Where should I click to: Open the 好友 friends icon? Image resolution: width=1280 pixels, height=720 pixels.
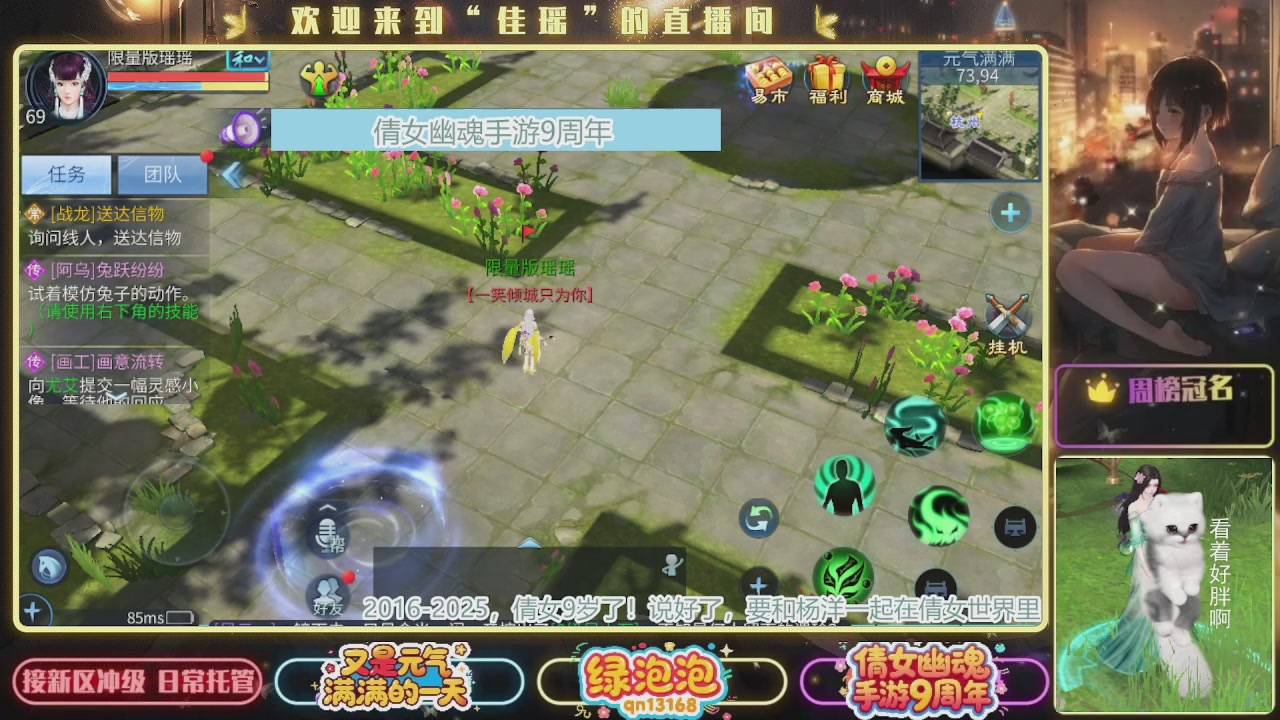pyautogui.click(x=328, y=594)
